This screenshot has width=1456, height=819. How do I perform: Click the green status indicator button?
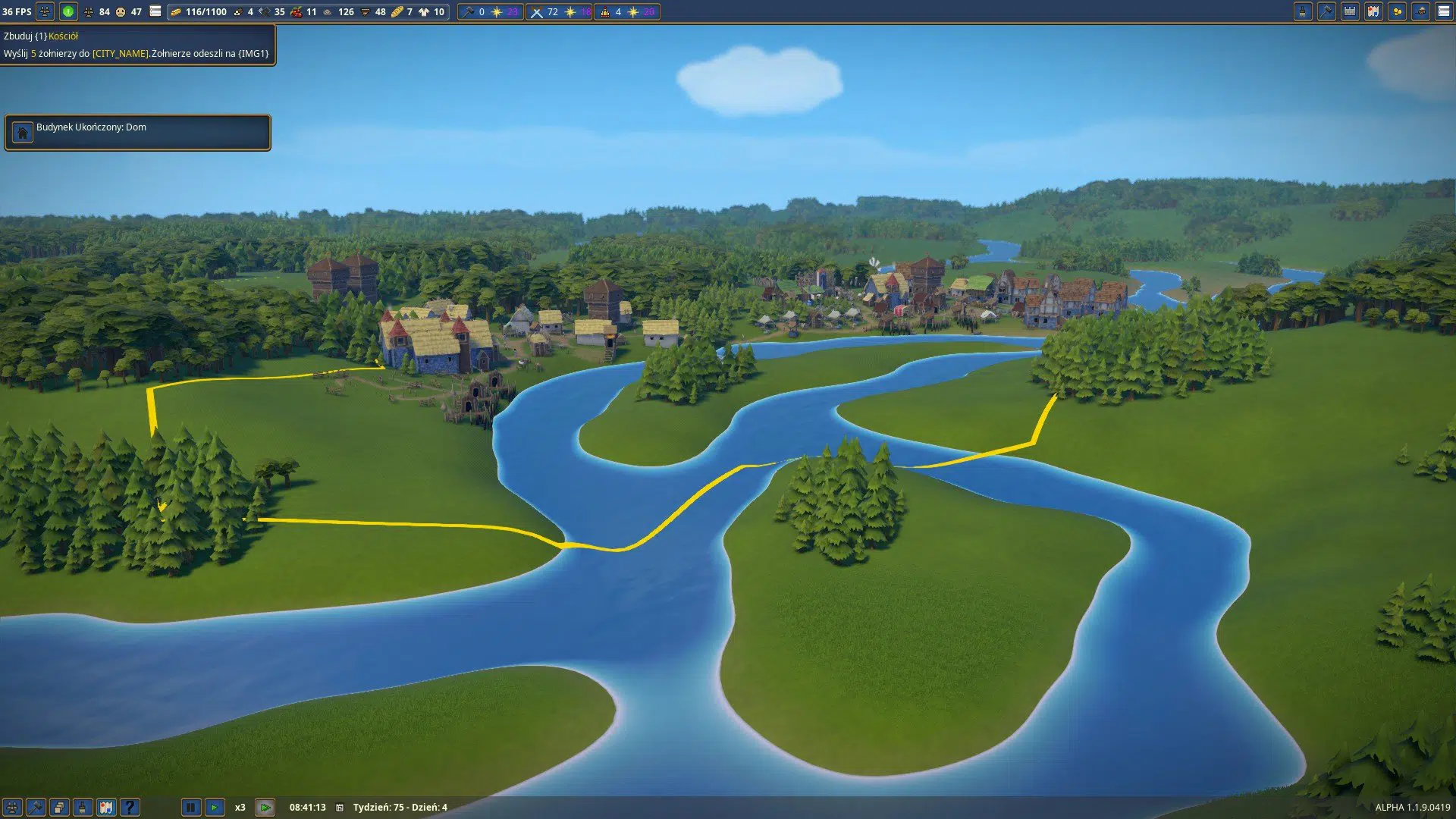[68, 11]
